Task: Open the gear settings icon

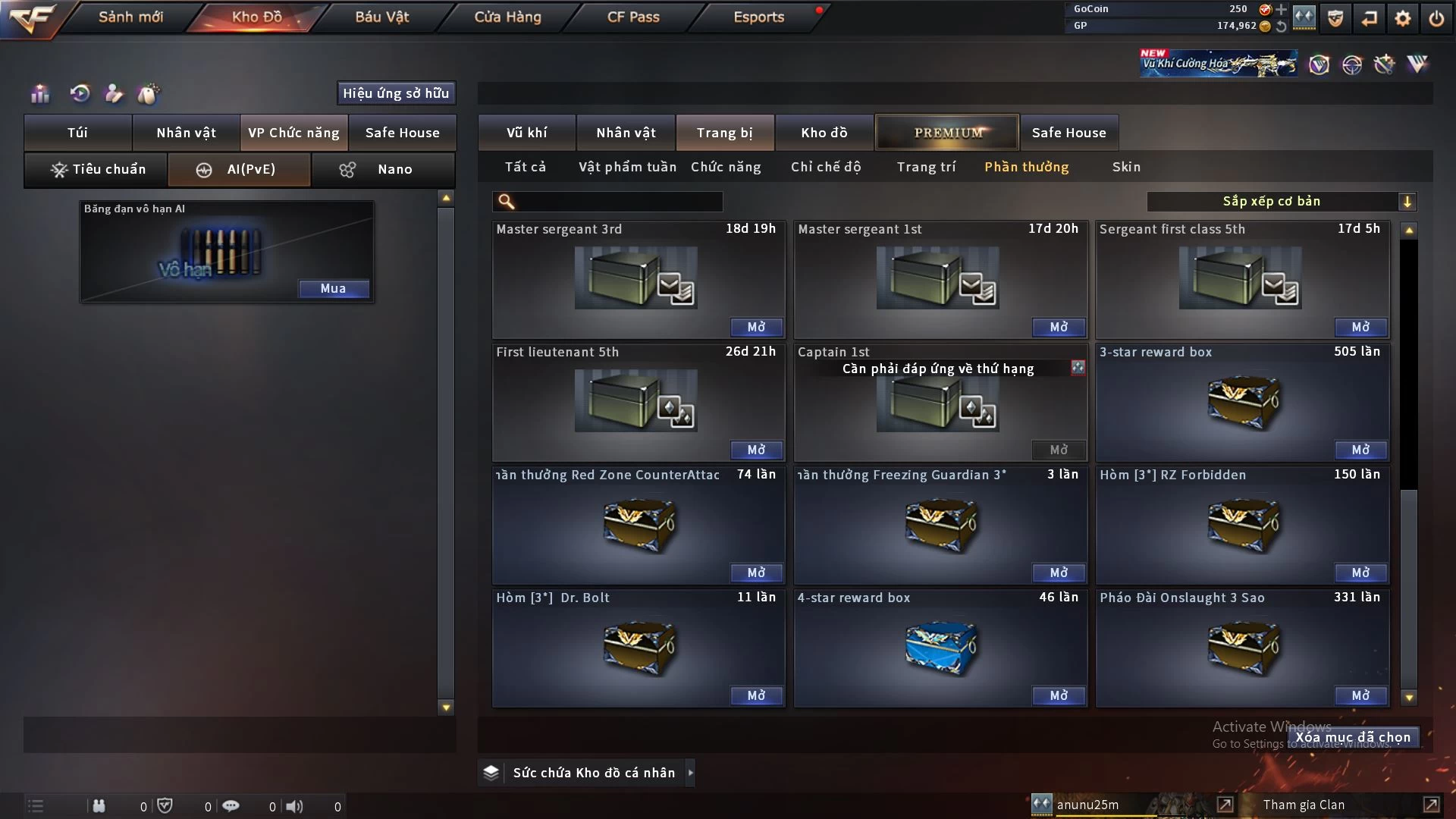Action: point(1403,17)
